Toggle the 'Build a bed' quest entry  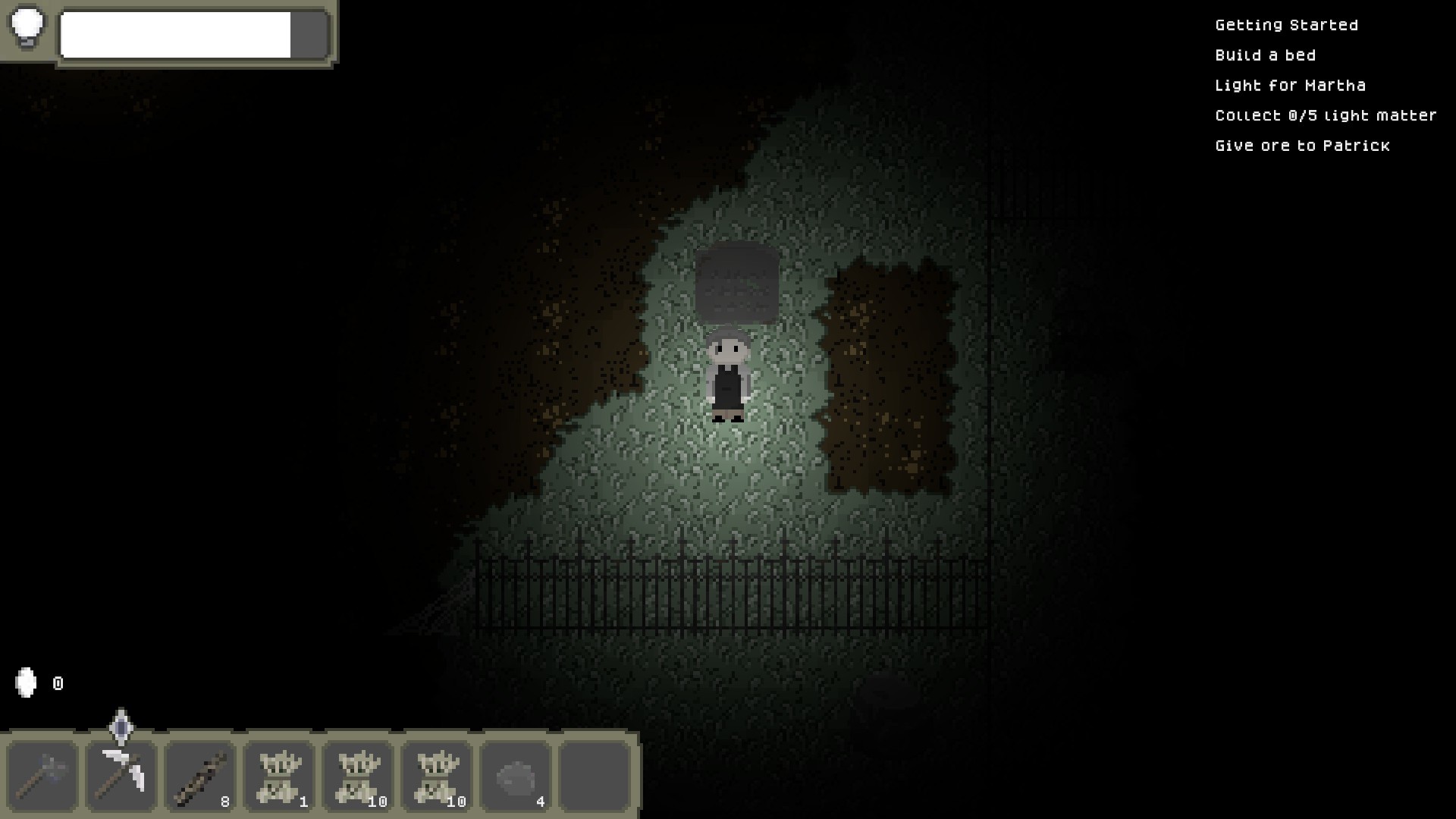click(x=1265, y=55)
